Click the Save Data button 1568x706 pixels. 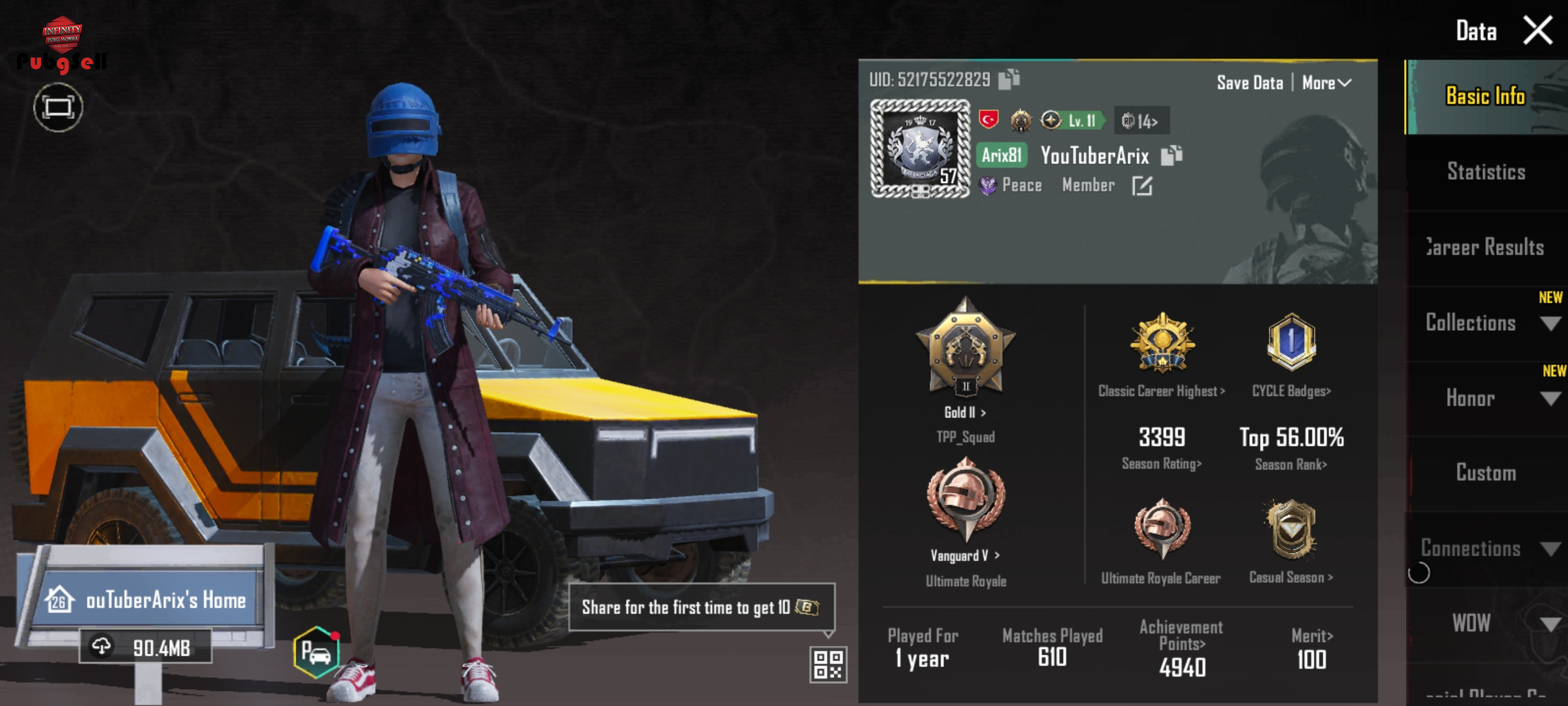[x=1249, y=83]
